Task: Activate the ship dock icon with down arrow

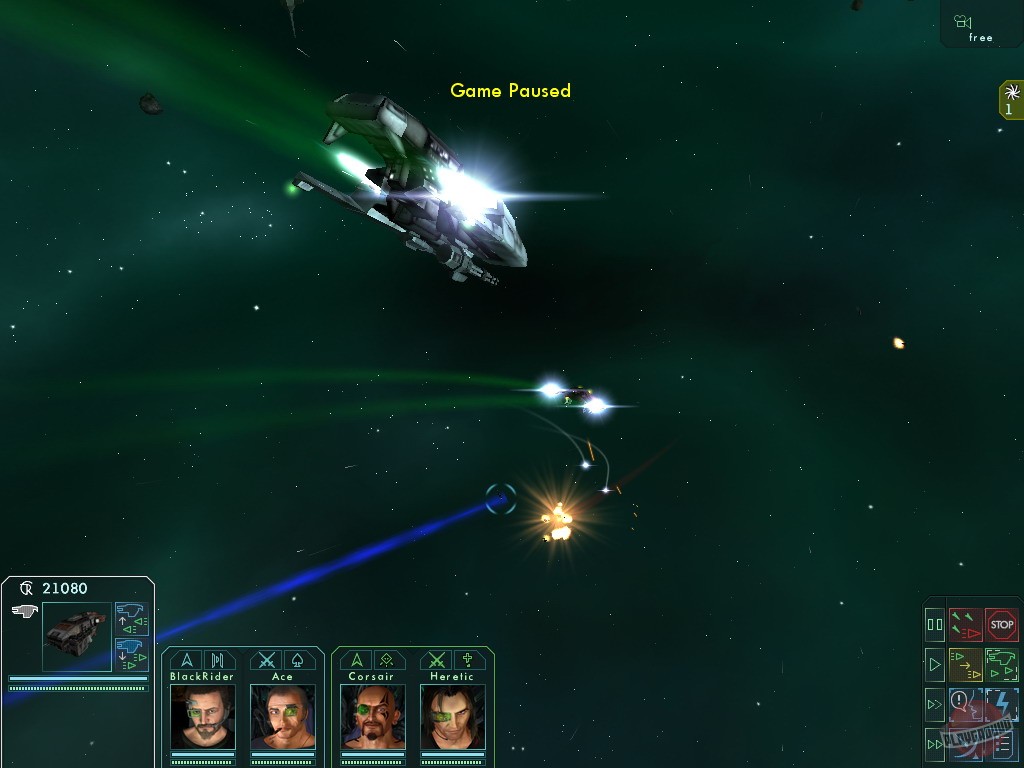Action: [131, 654]
